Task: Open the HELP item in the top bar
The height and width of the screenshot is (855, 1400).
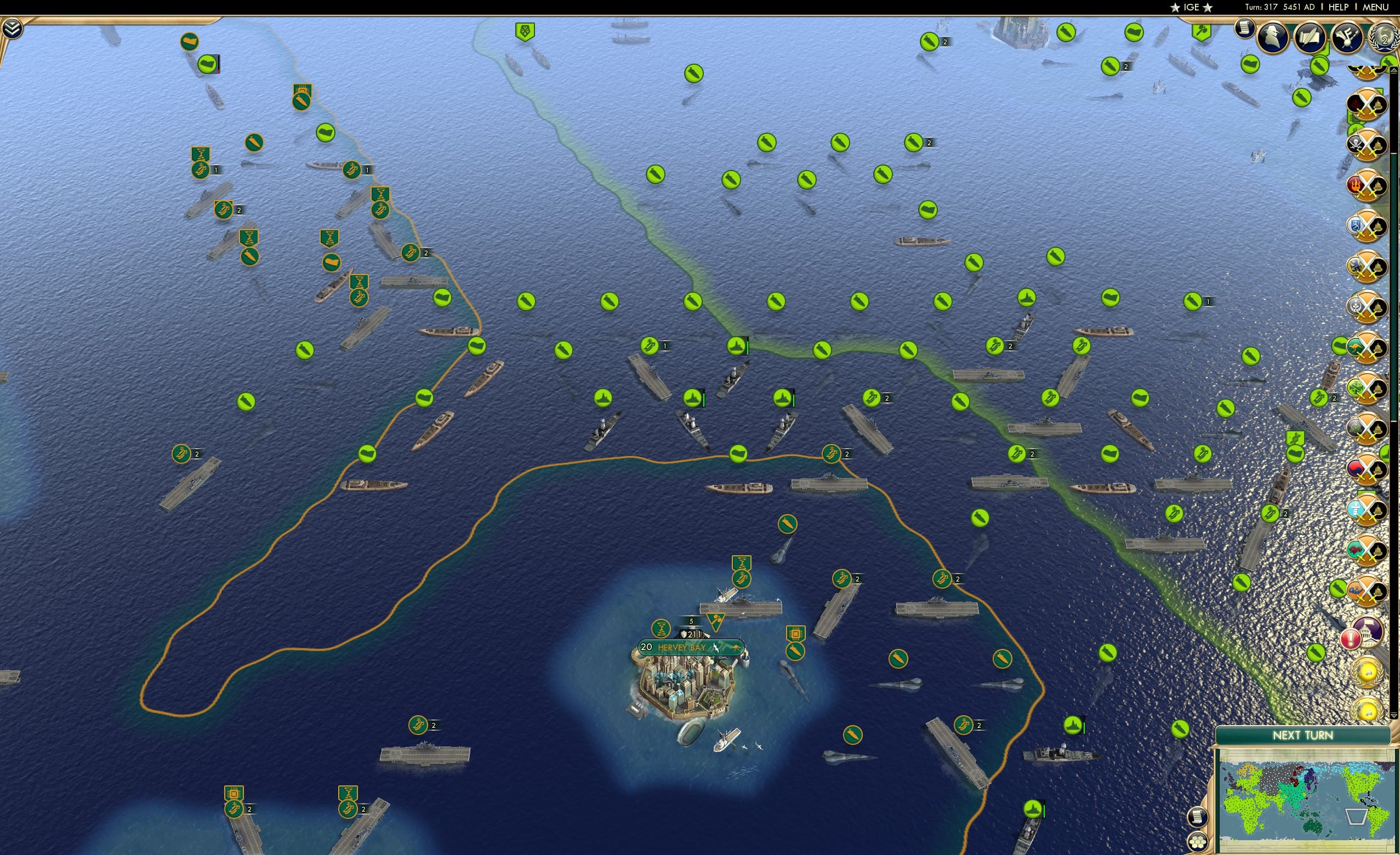Action: tap(1339, 7)
